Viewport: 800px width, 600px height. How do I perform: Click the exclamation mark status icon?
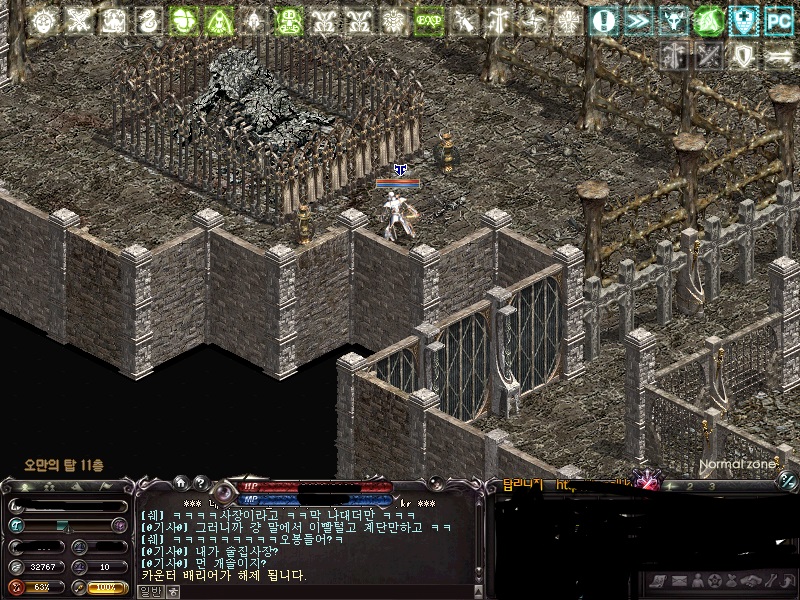click(x=603, y=20)
